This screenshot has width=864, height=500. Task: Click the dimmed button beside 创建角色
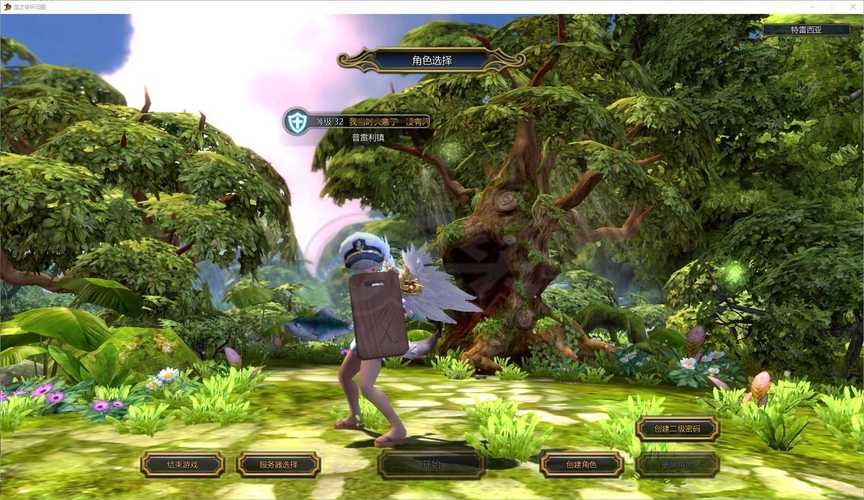click(x=677, y=464)
